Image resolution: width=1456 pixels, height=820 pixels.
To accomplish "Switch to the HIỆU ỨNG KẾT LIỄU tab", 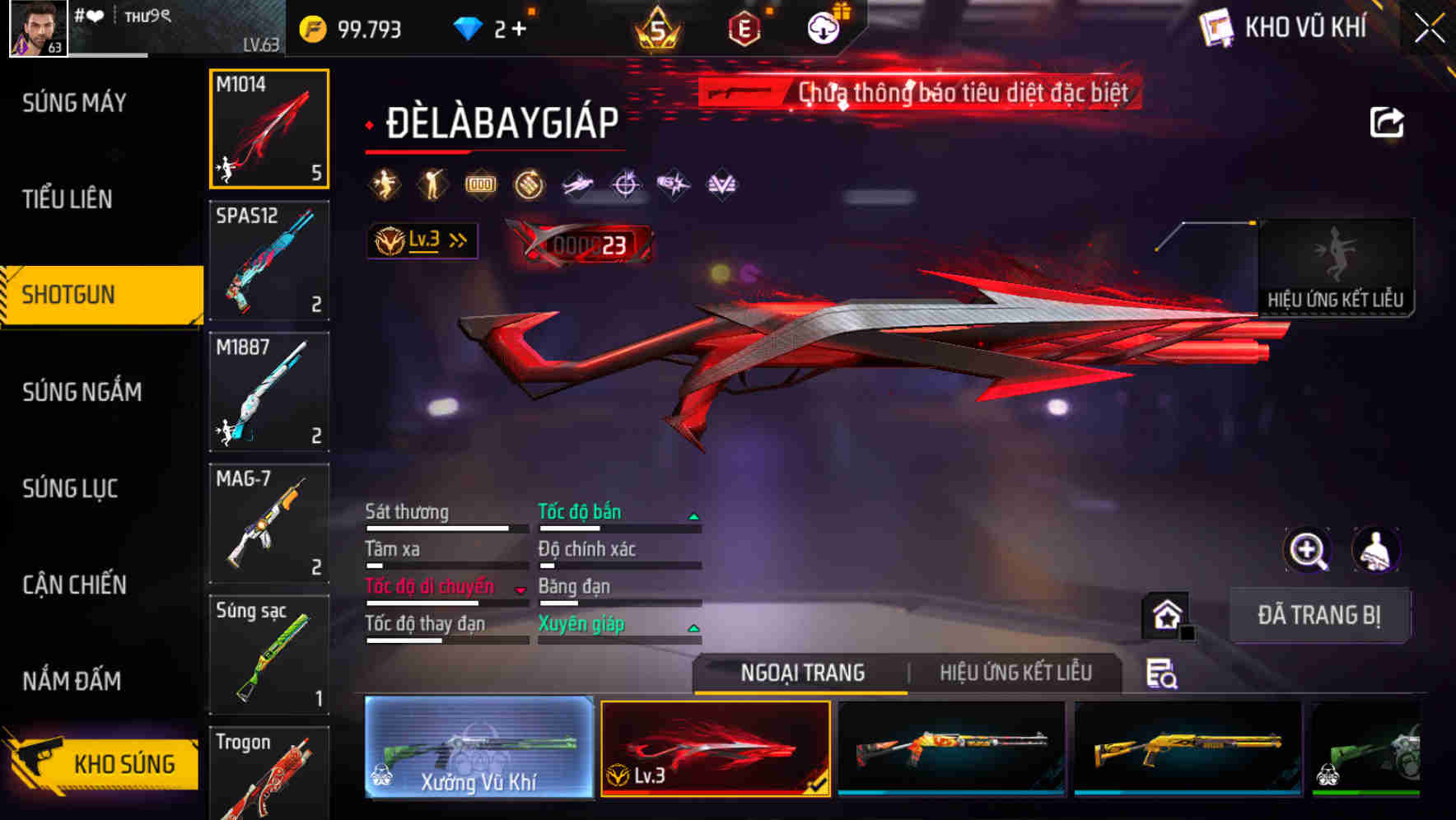I will (x=1016, y=673).
